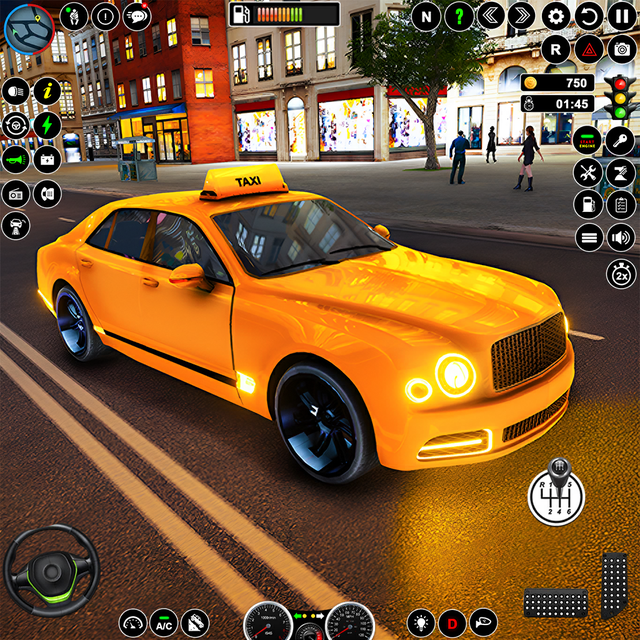Image resolution: width=640 pixels, height=640 pixels.
Task: Click the restart circular arrow icon
Action: [x=590, y=16]
